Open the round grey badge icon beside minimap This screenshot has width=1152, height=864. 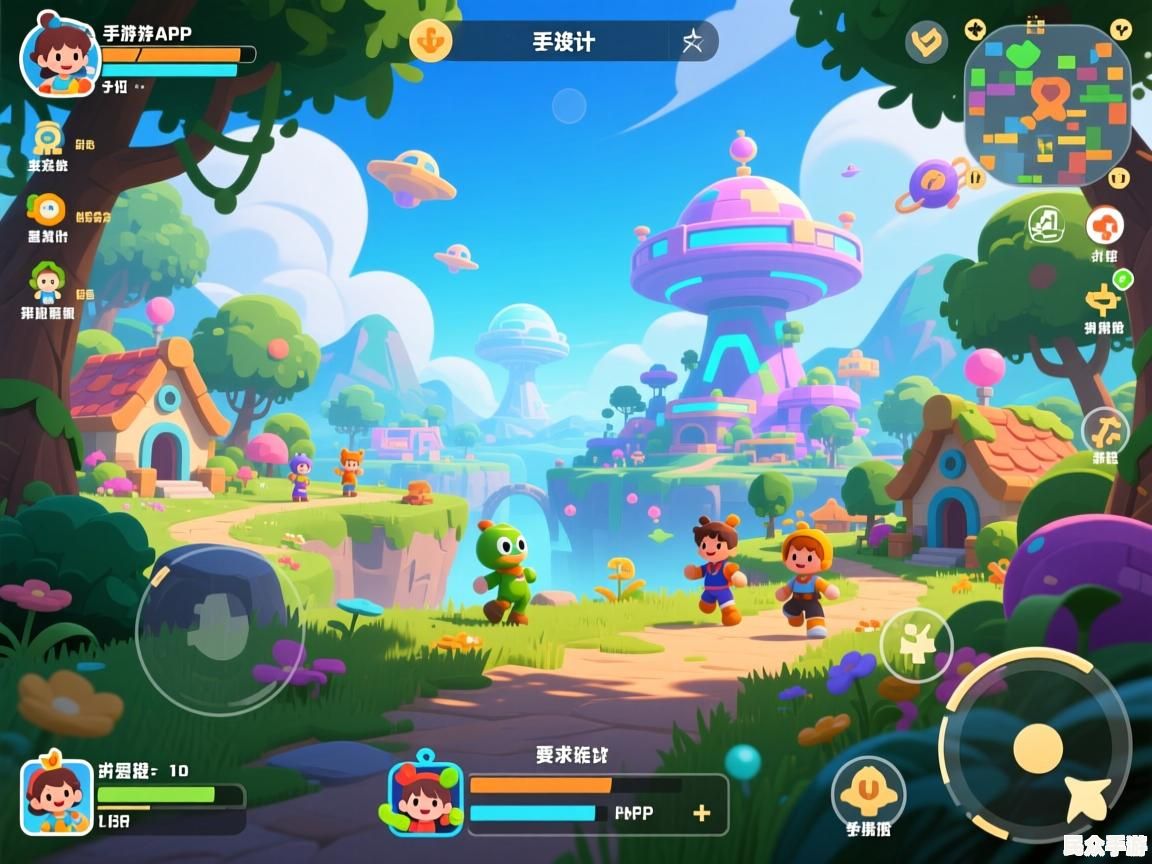coord(926,42)
